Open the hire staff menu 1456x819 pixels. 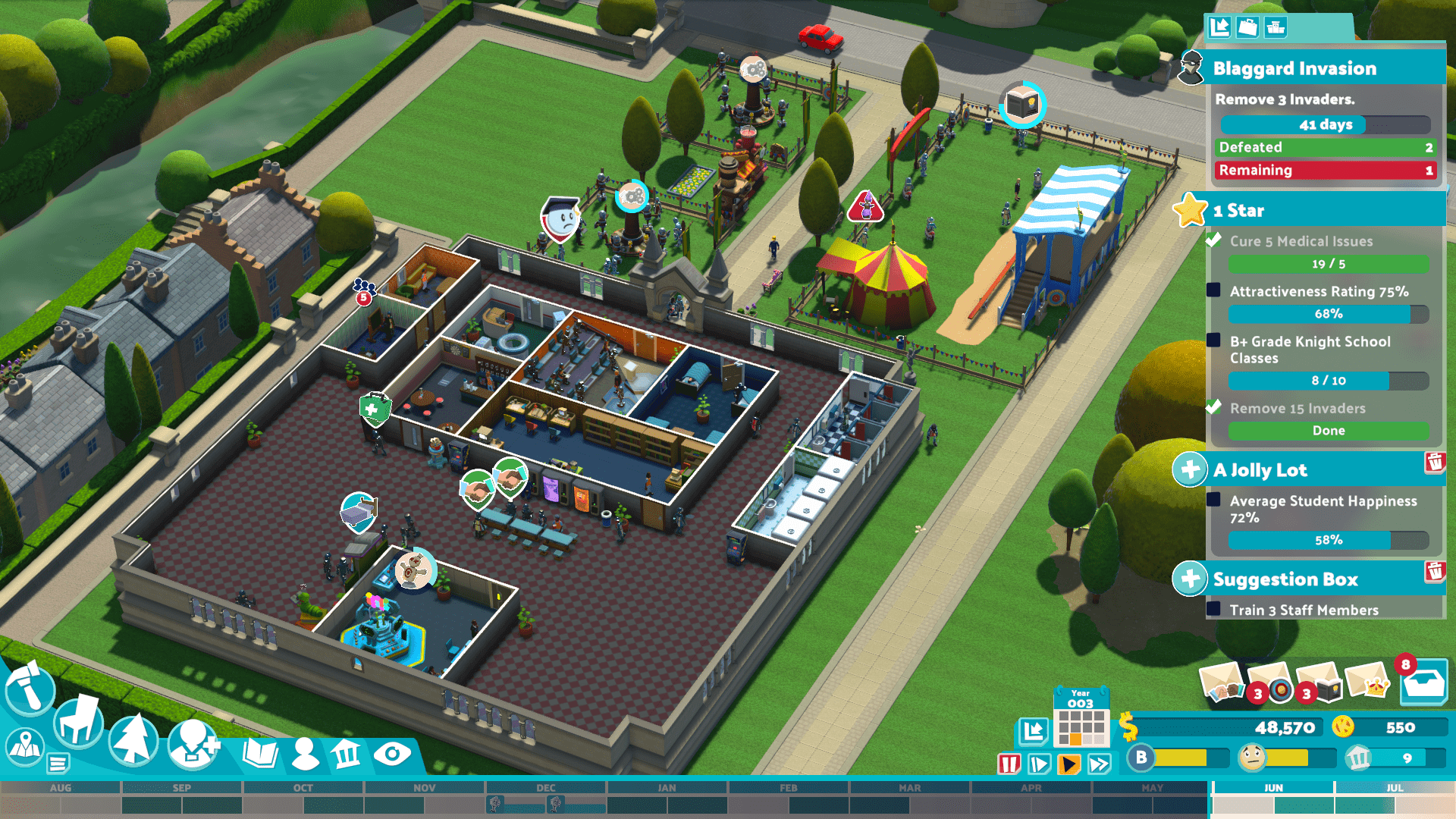pos(193,744)
